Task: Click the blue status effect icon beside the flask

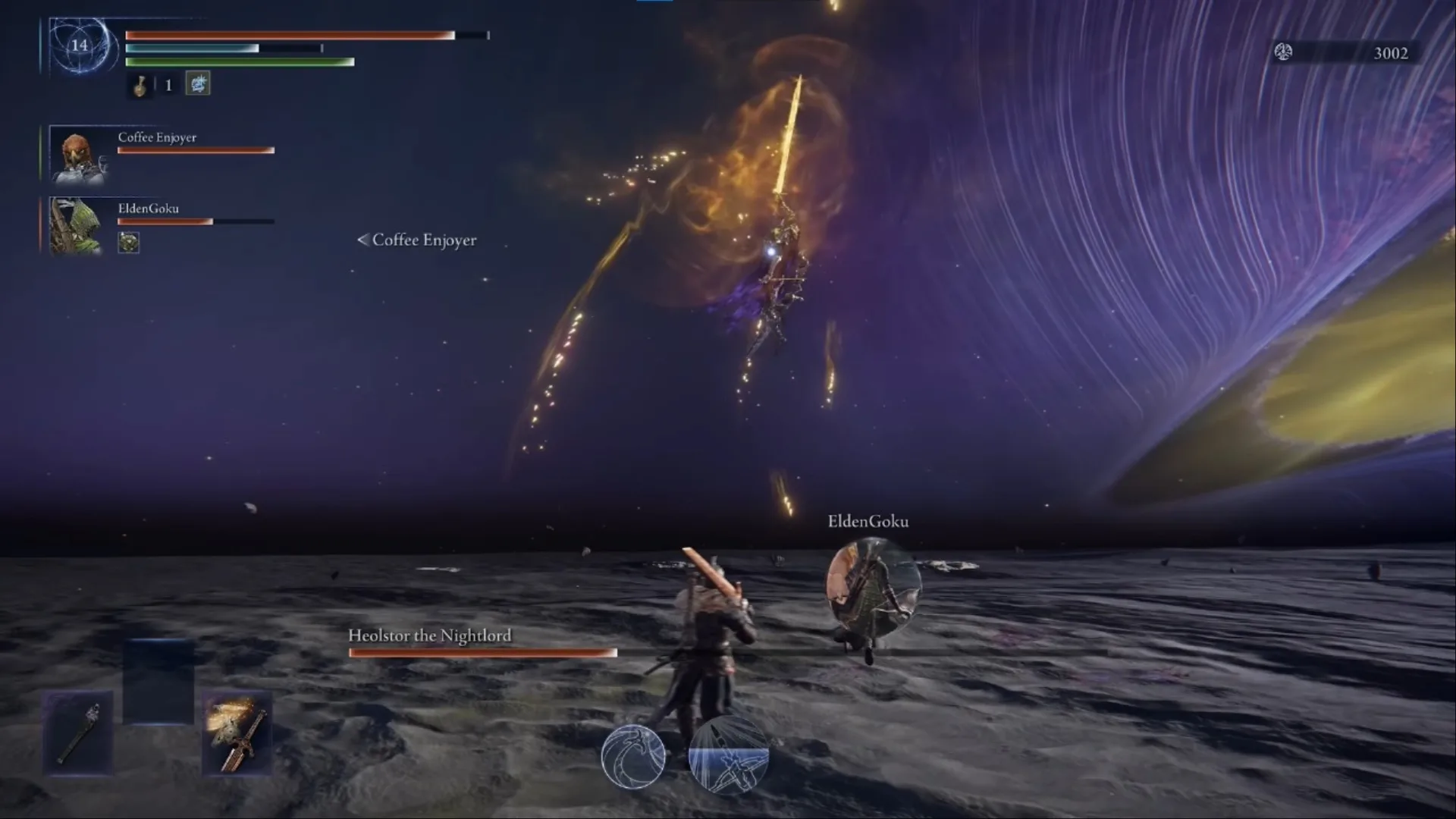Action: point(198,84)
